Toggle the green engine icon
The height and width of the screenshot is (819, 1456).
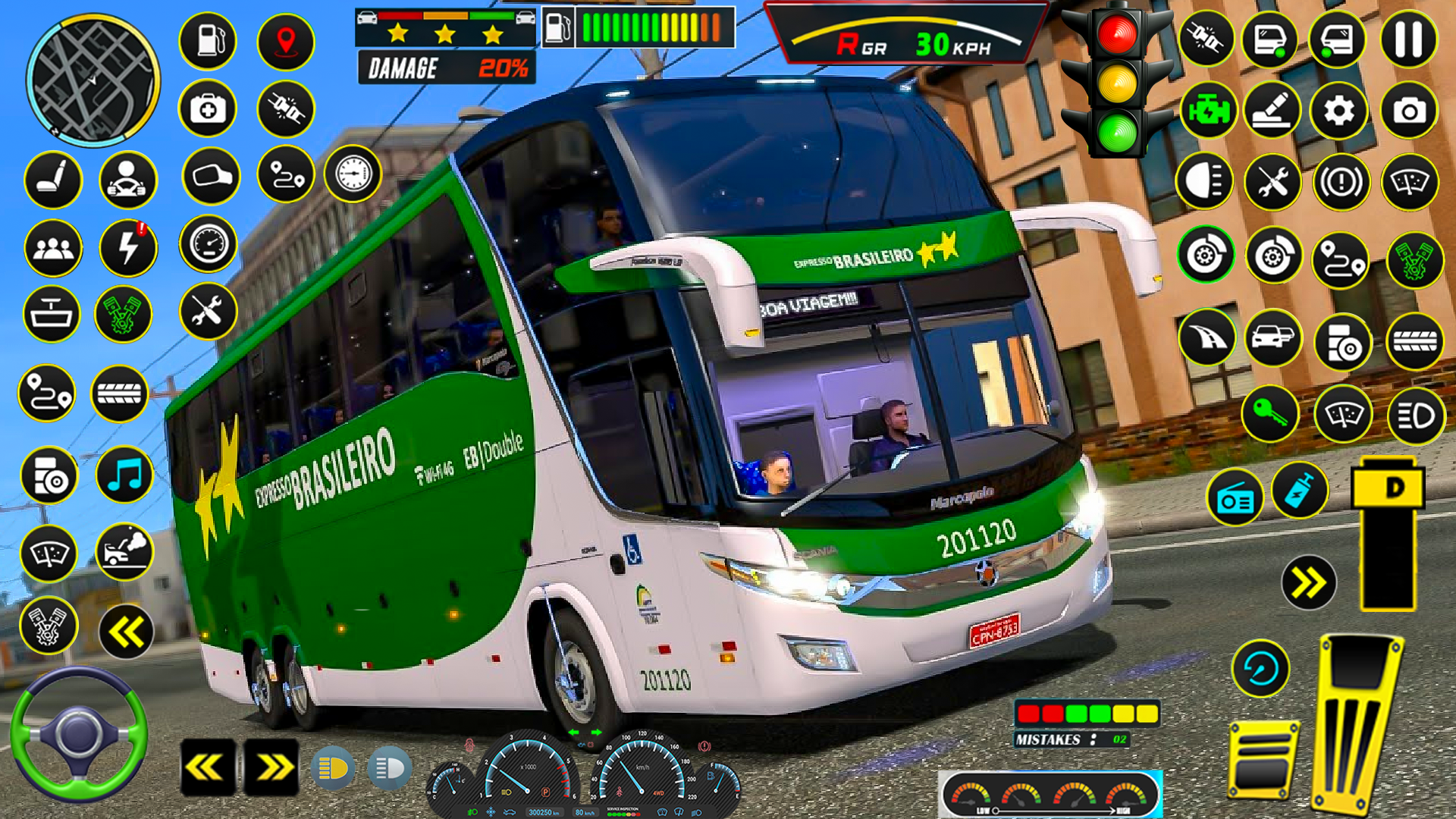1209,111
